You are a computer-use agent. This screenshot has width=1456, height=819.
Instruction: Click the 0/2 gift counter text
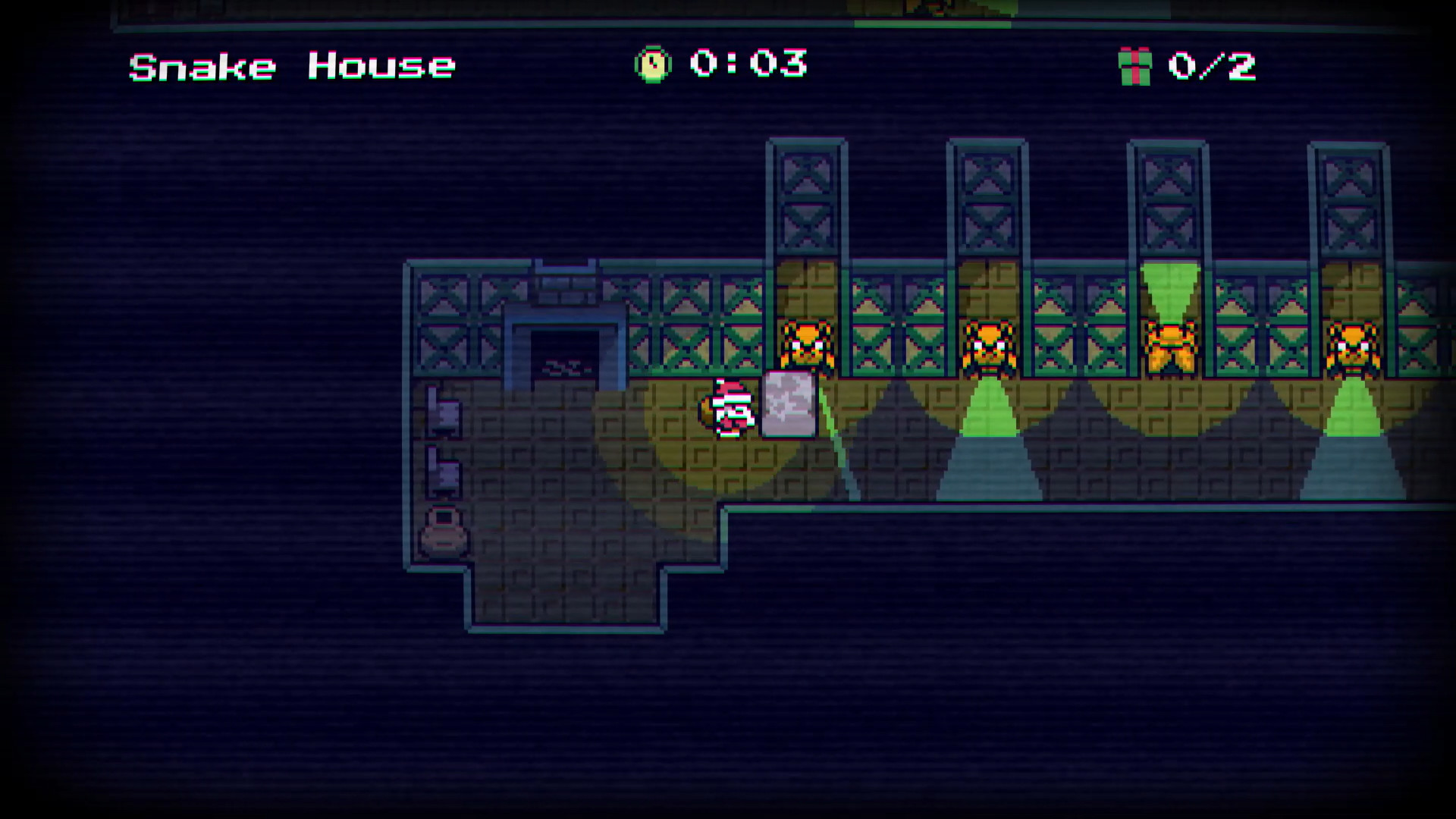(1213, 67)
